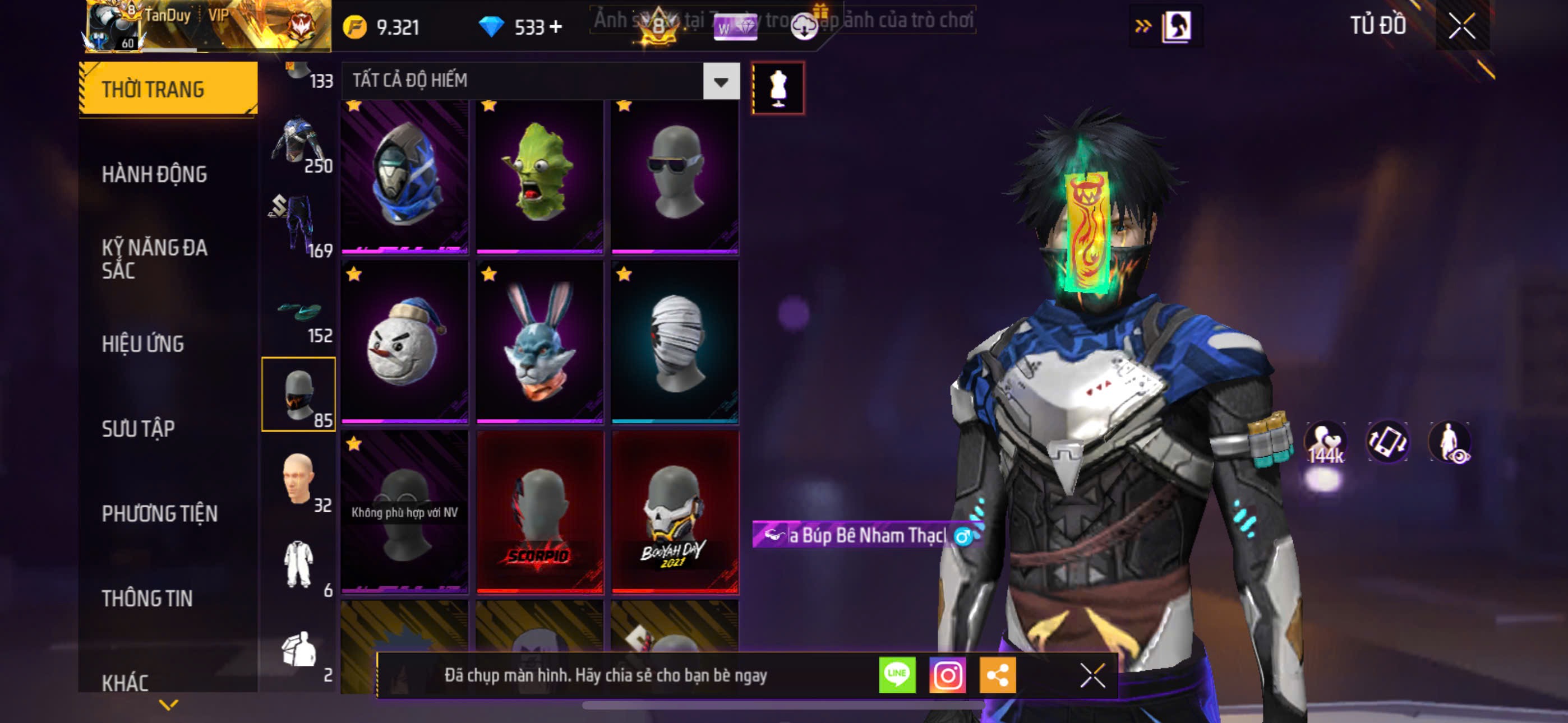
Task: Select the HIỆU ỨNG category
Action: 142,344
